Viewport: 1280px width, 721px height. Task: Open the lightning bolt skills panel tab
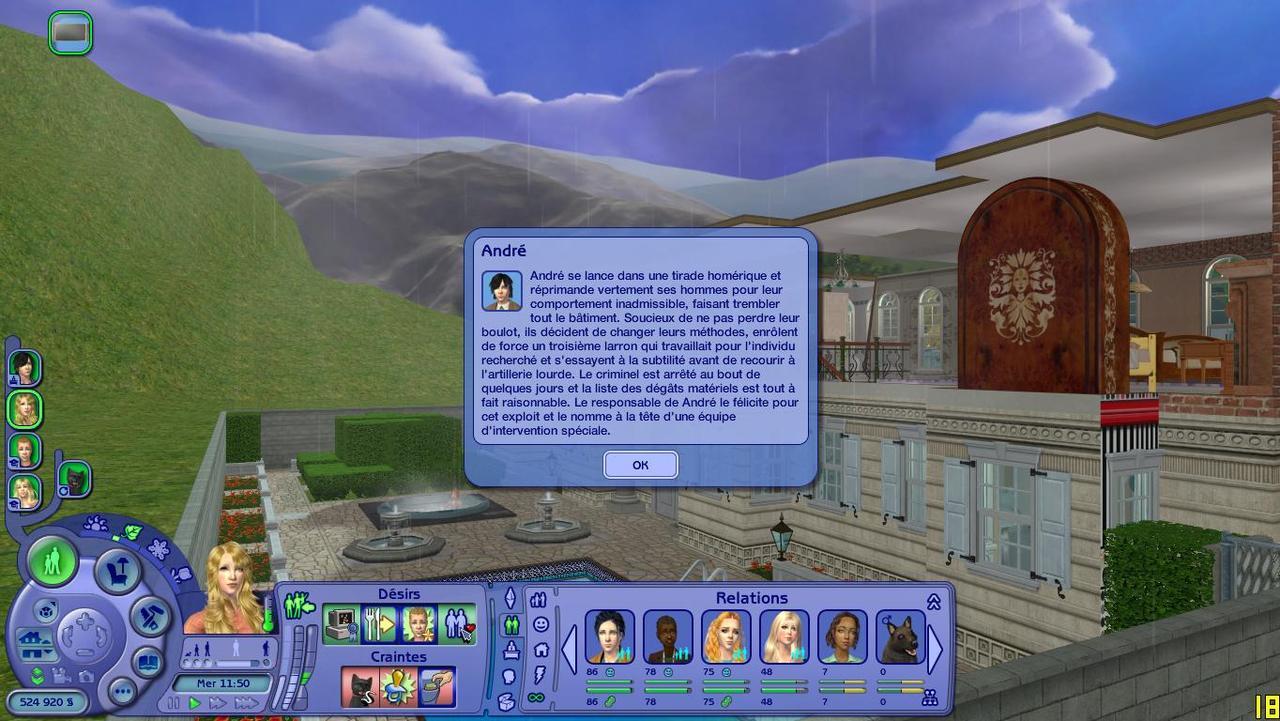click(x=540, y=674)
